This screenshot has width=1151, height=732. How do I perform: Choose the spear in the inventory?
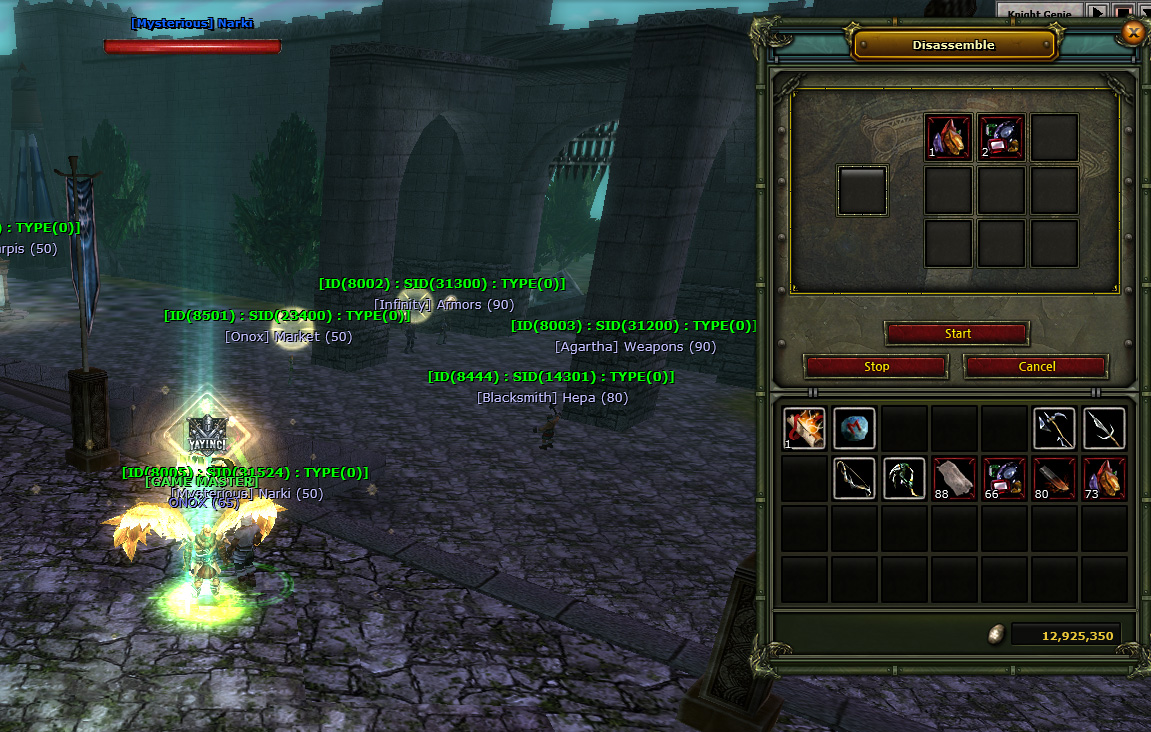tap(1104, 429)
